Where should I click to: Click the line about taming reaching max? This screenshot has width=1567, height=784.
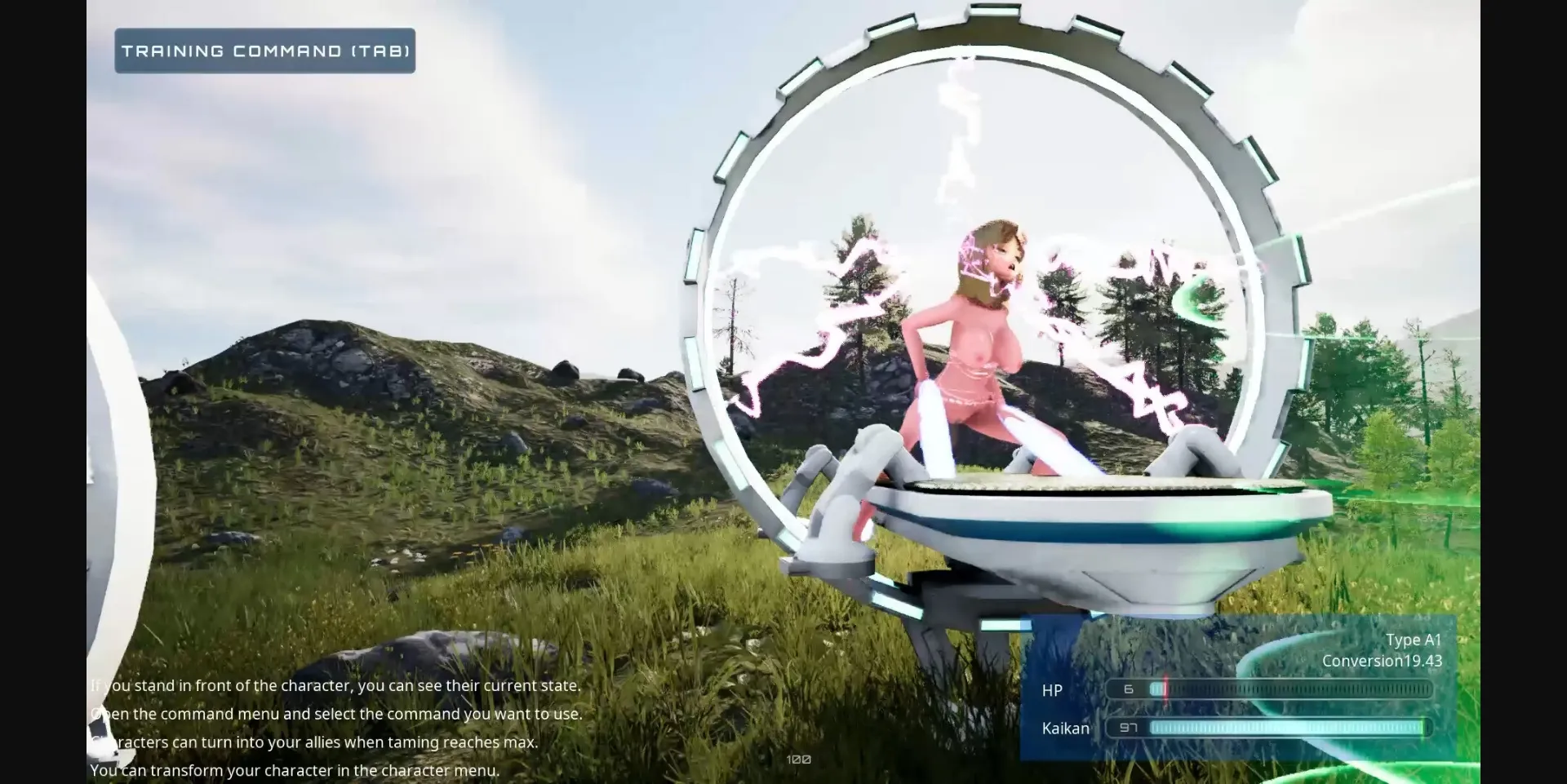pos(315,742)
